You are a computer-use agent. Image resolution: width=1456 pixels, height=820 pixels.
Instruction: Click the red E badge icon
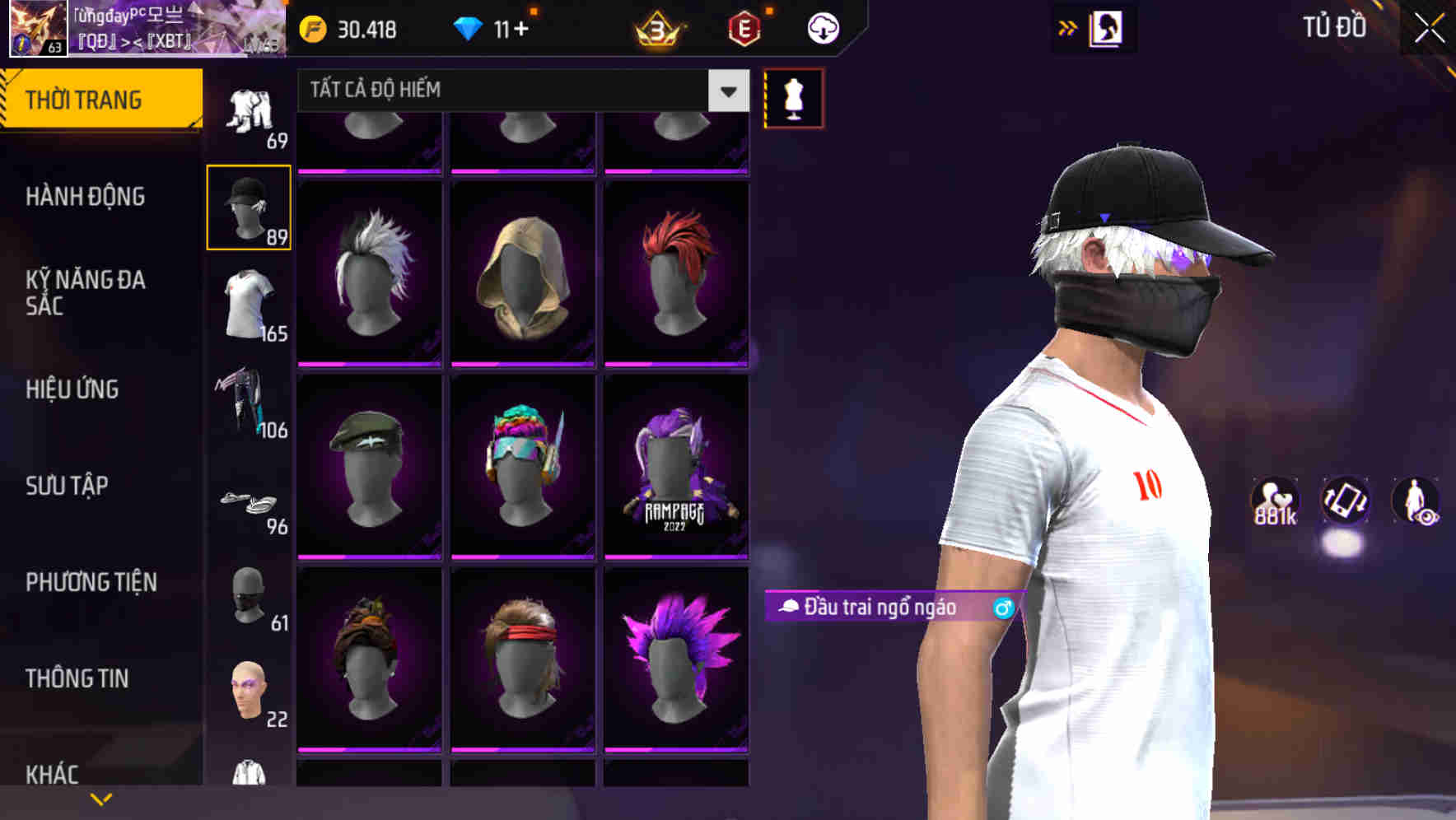click(x=743, y=29)
